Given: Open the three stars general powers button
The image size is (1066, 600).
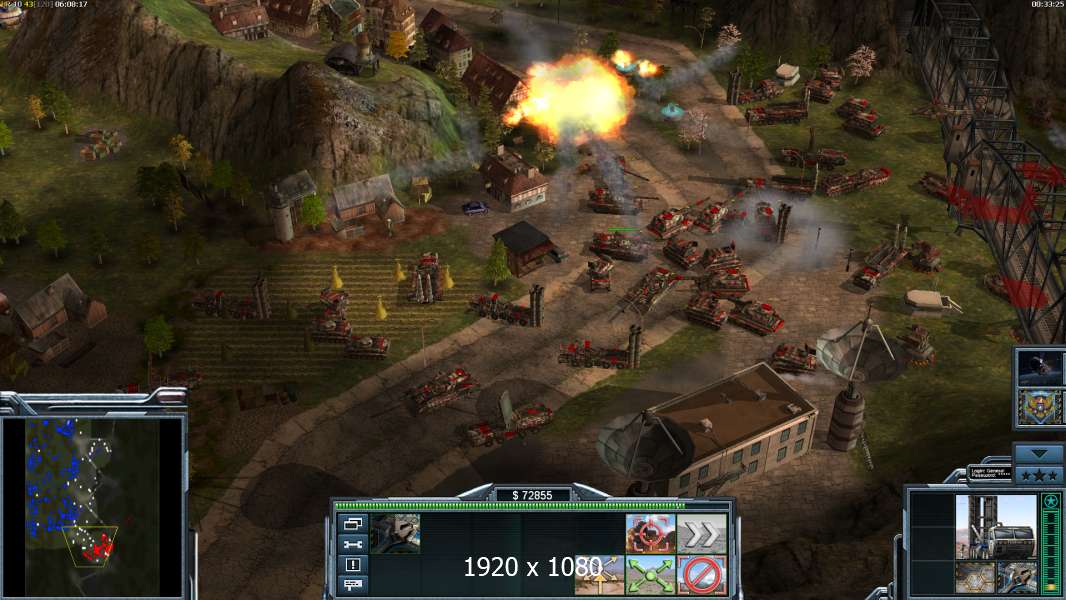Looking at the screenshot, I should coord(1038,474).
